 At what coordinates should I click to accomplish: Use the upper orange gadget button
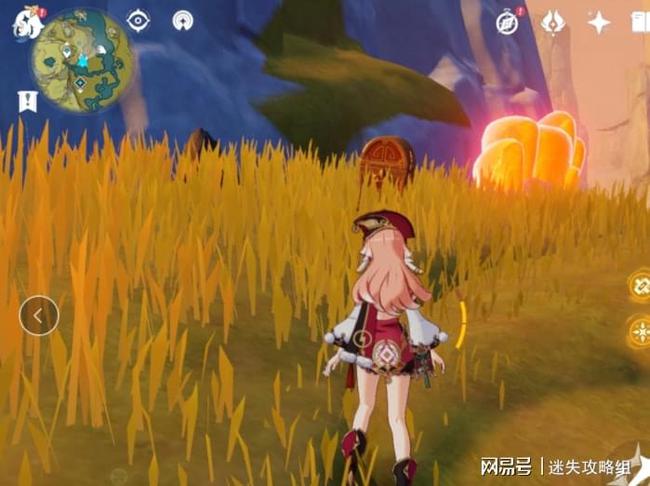tap(639, 286)
